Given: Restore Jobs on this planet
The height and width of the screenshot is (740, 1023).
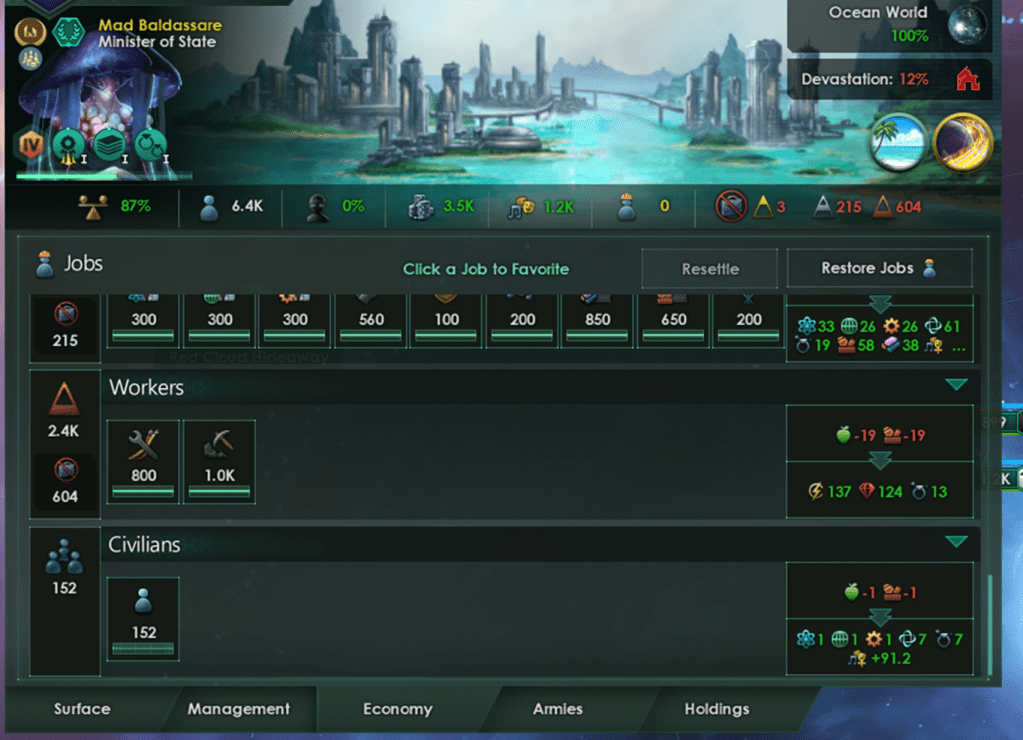Looking at the screenshot, I should (x=879, y=269).
